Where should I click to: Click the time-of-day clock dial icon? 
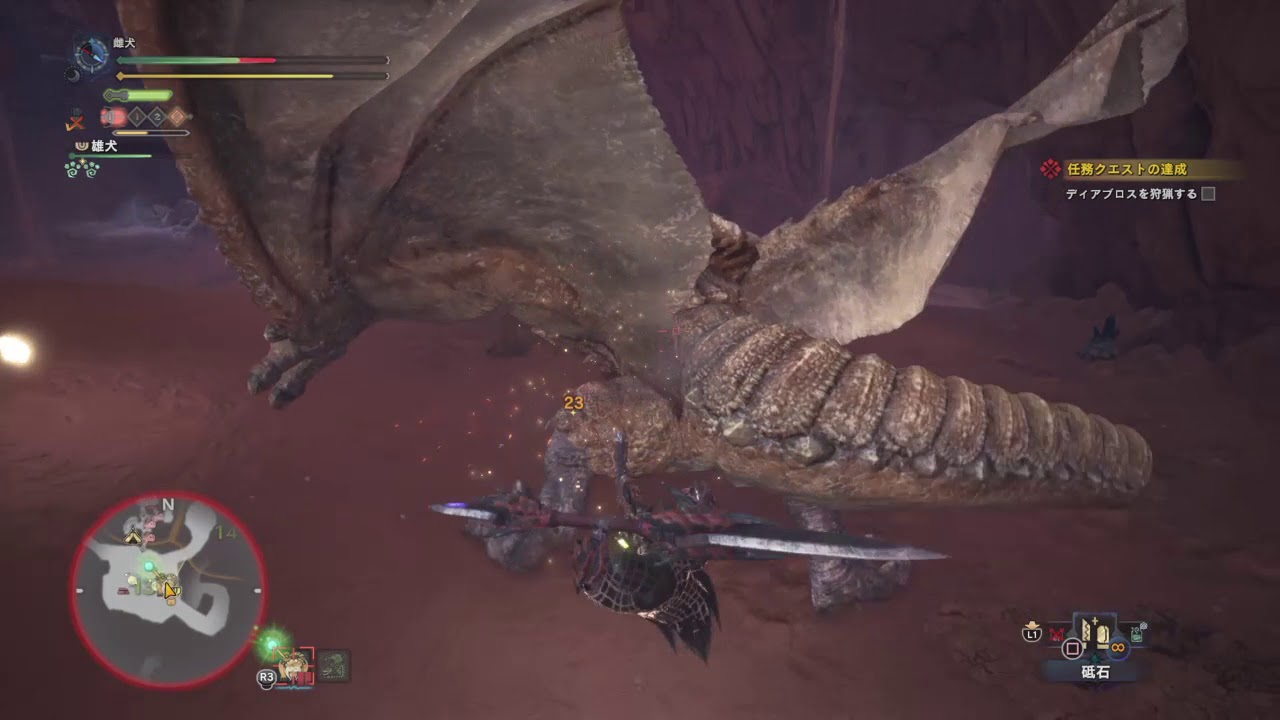click(x=91, y=56)
